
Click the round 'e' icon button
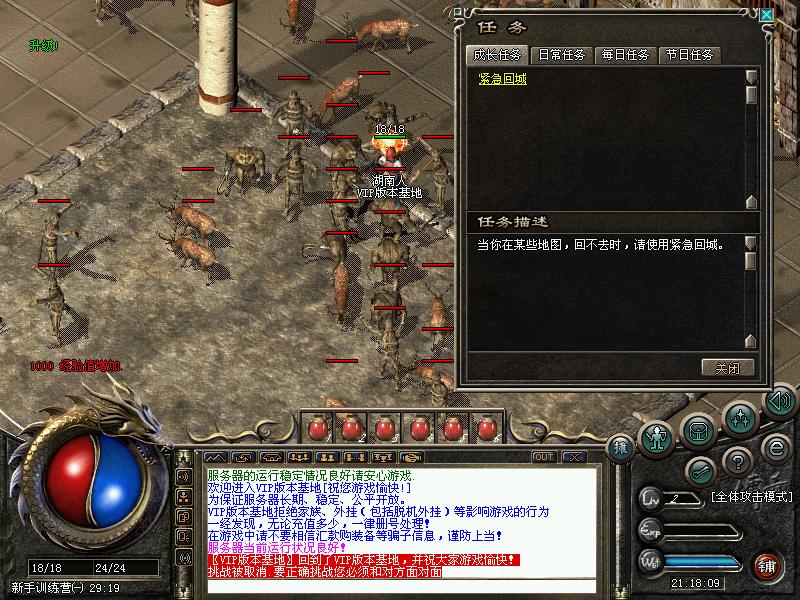(775, 445)
